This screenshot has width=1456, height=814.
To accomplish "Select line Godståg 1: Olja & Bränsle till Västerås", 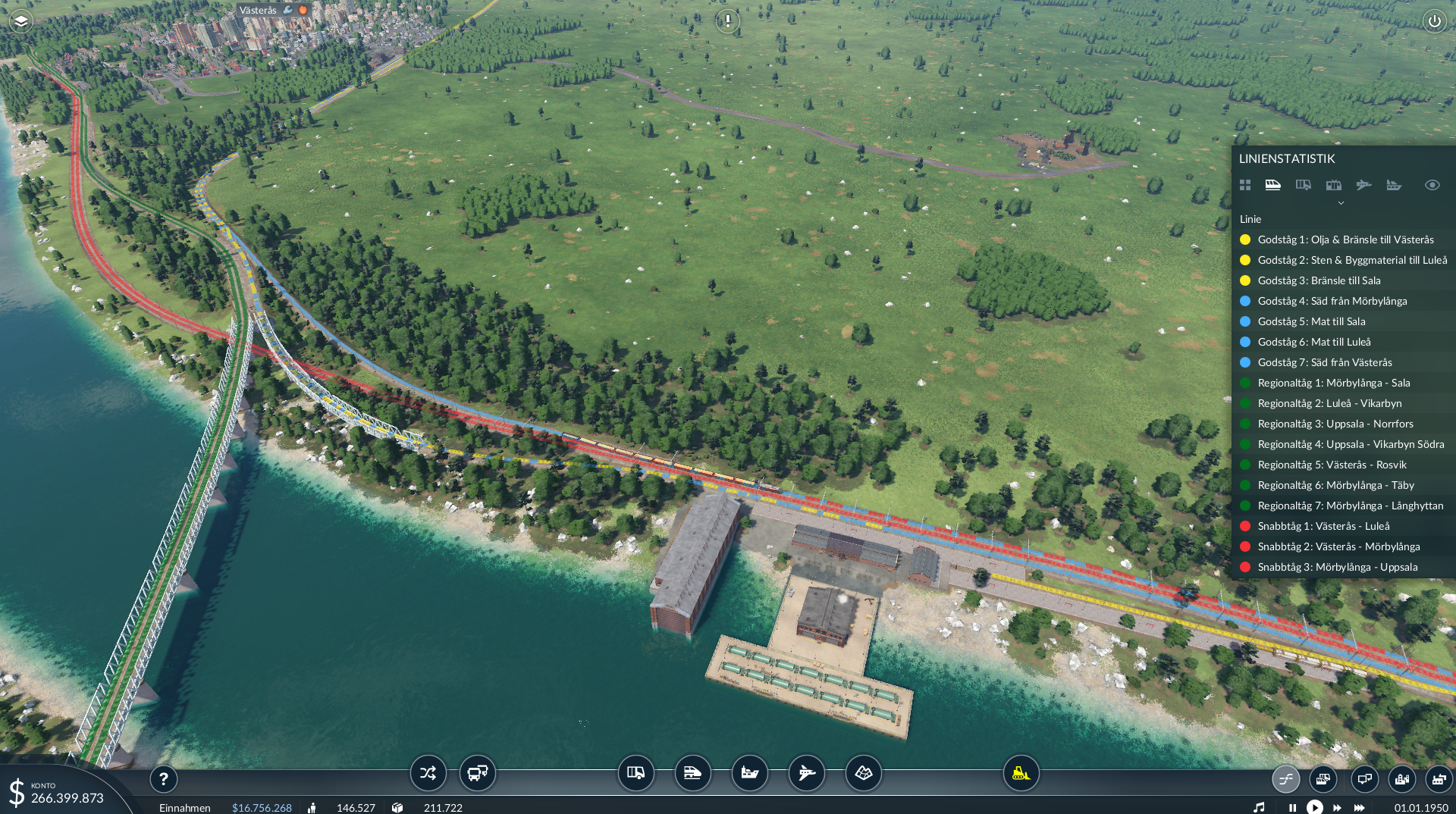I will point(1345,240).
